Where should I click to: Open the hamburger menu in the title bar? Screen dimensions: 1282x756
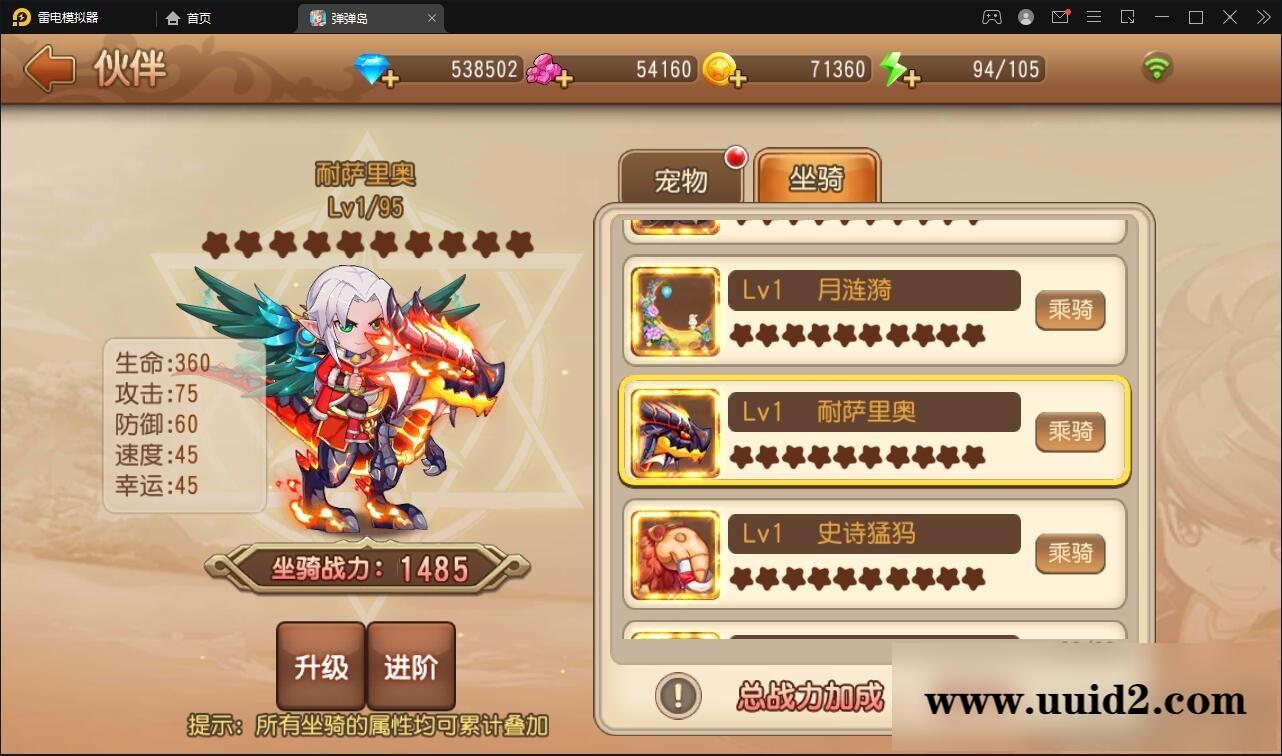pyautogui.click(x=1093, y=17)
